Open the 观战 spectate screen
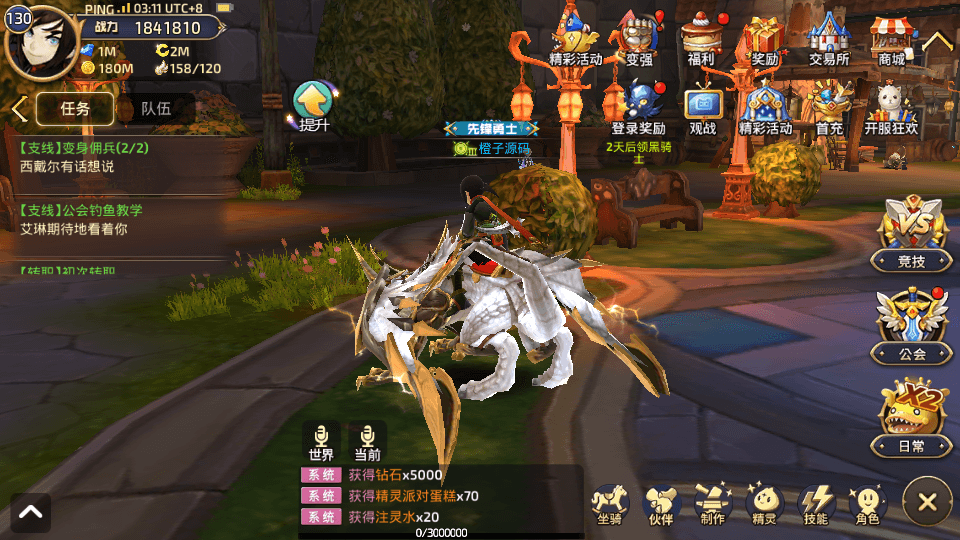The height and width of the screenshot is (540, 960). click(703, 108)
